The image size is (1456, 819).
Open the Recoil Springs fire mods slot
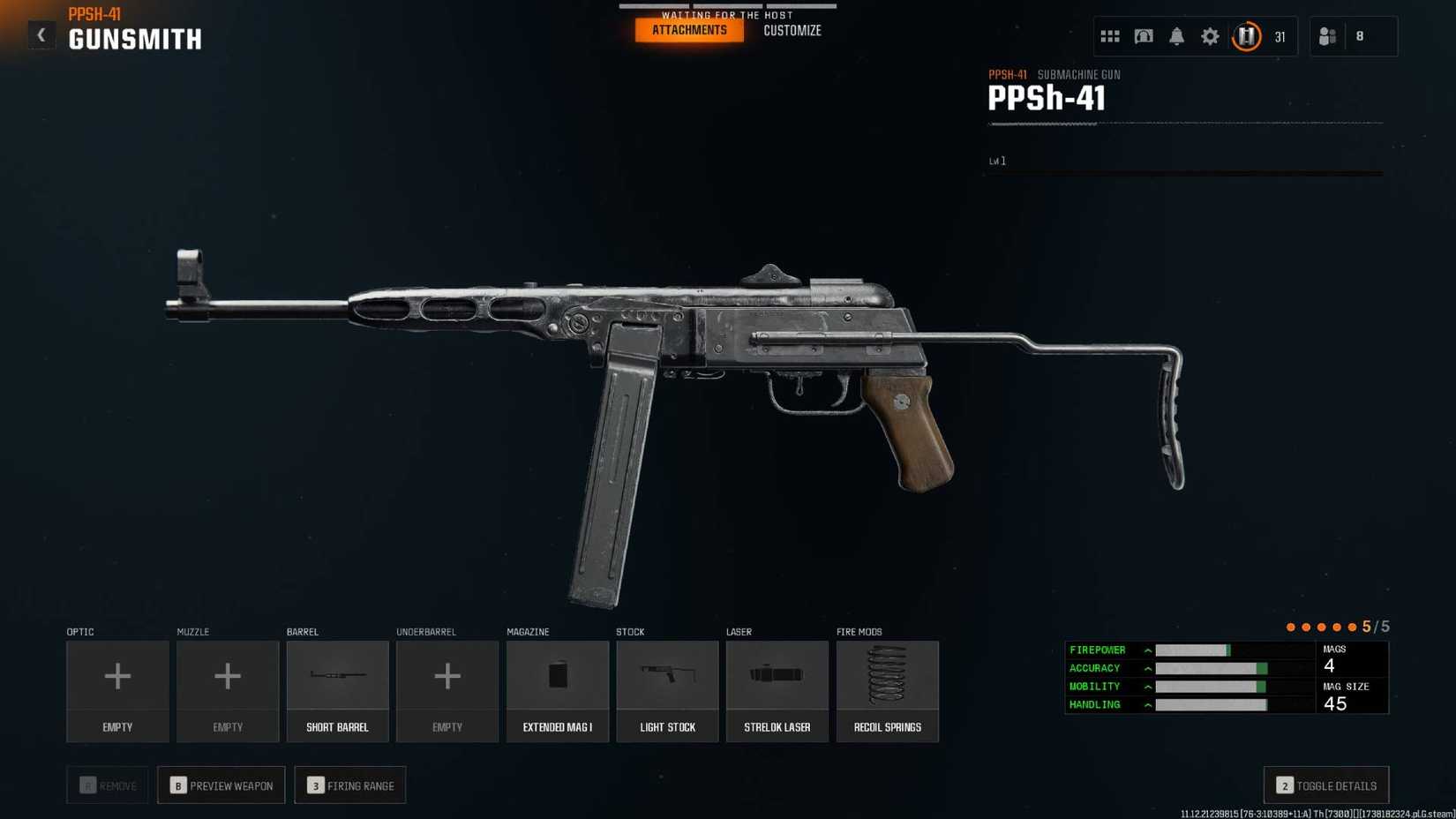click(887, 691)
